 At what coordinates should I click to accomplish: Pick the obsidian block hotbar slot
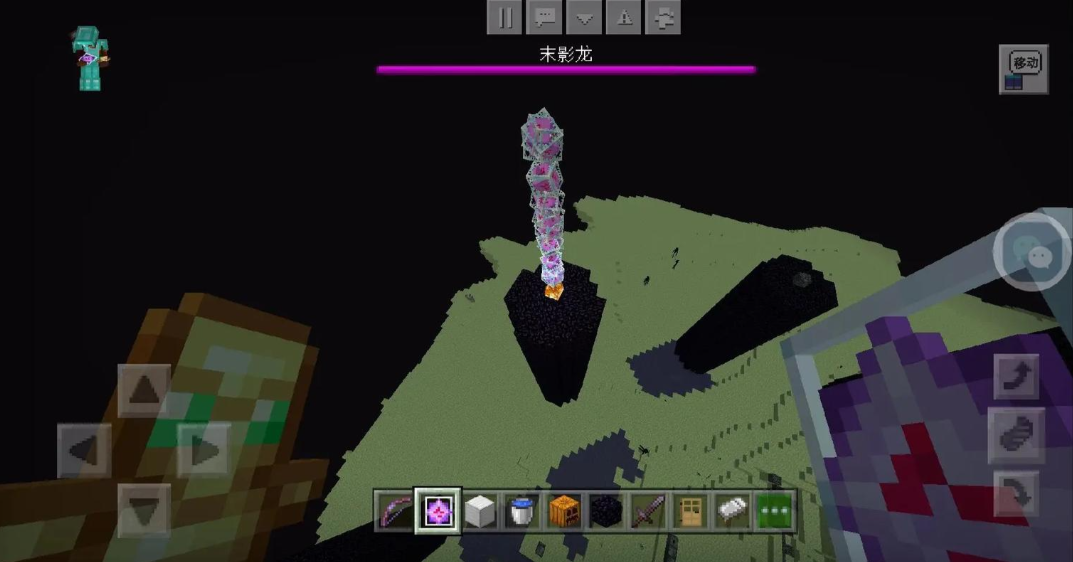click(x=605, y=511)
